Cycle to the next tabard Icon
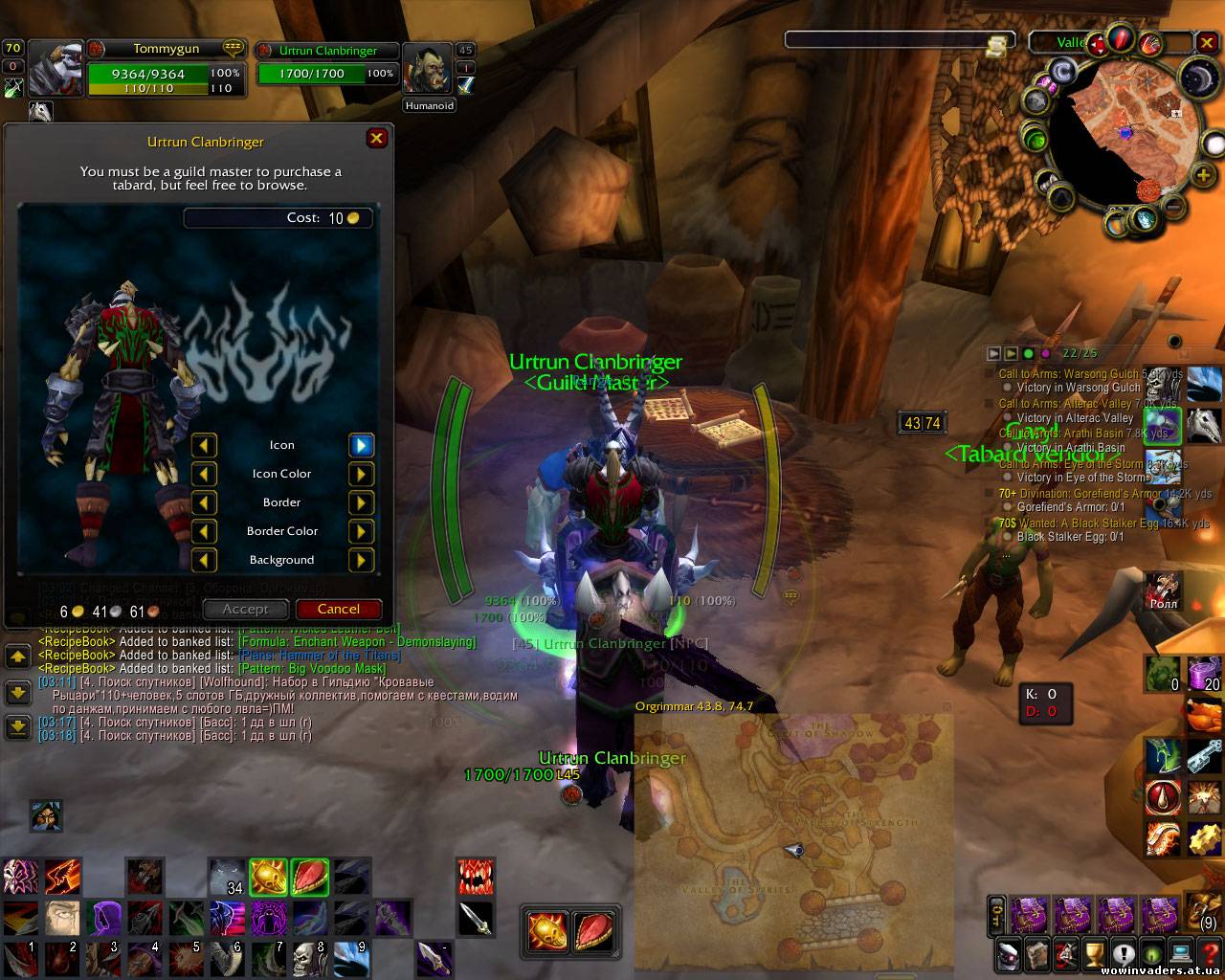Viewport: 1225px width, 980px height. (361, 445)
